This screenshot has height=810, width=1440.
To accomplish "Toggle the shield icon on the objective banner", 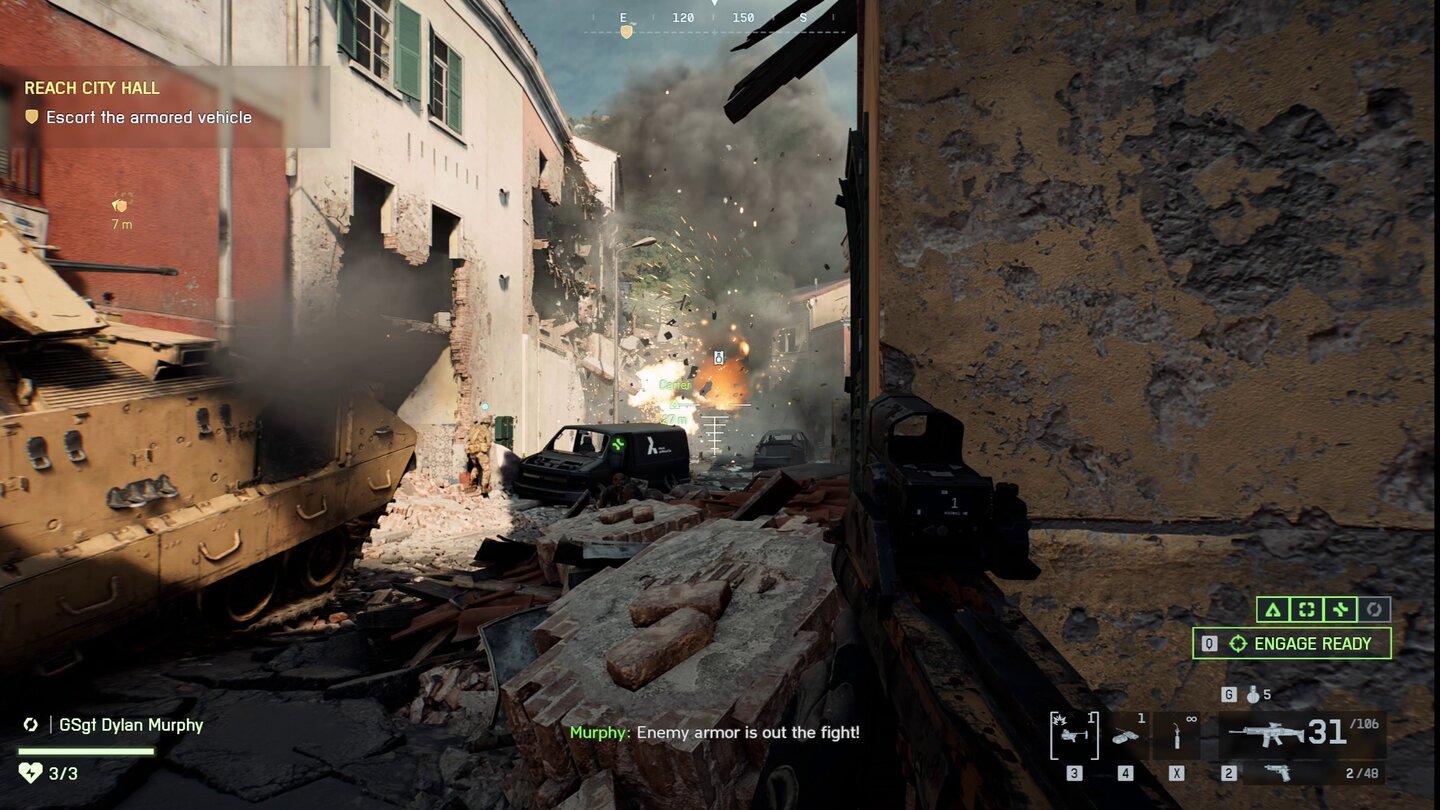I will coord(34,117).
